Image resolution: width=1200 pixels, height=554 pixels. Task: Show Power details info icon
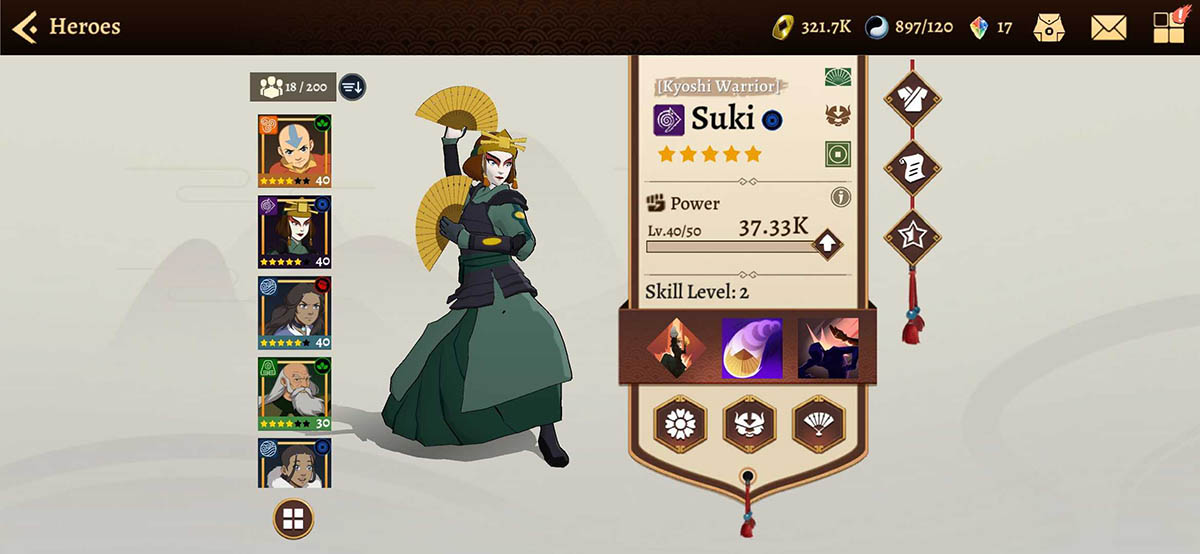(841, 197)
